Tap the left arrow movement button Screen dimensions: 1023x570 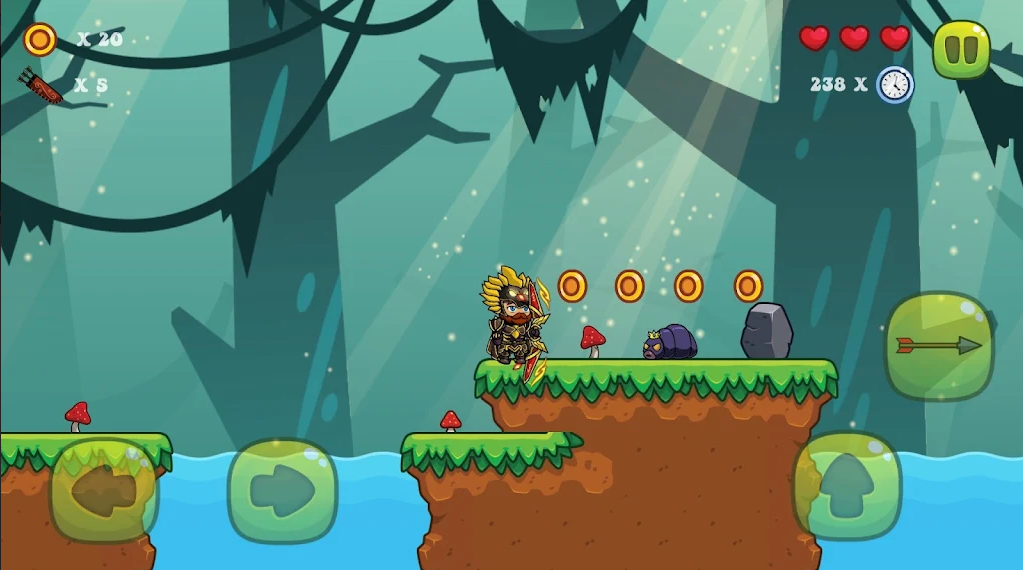tap(105, 490)
